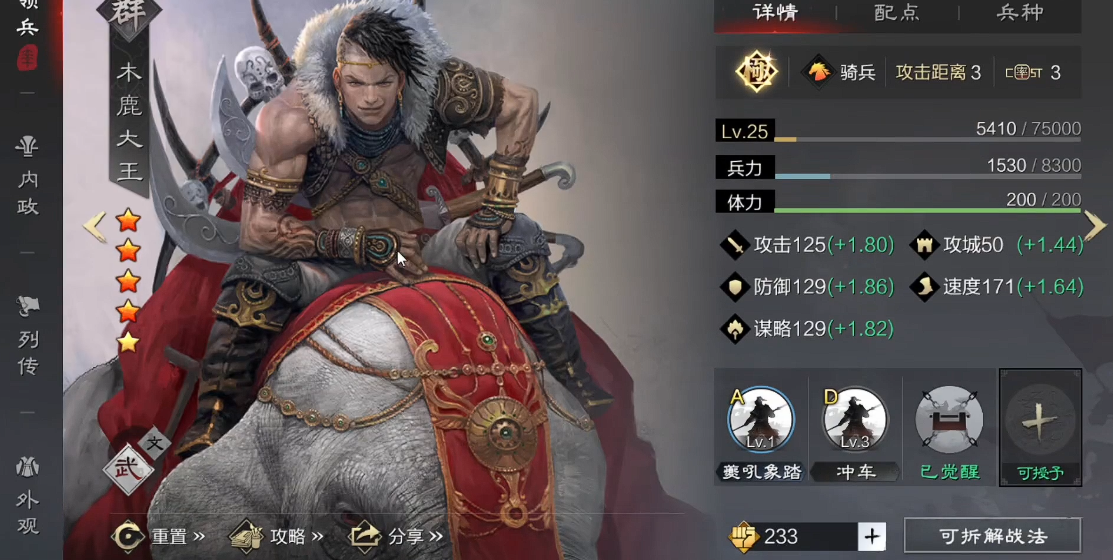
Task: Open the 已觉醒 awakened skill slot
Action: [948, 420]
